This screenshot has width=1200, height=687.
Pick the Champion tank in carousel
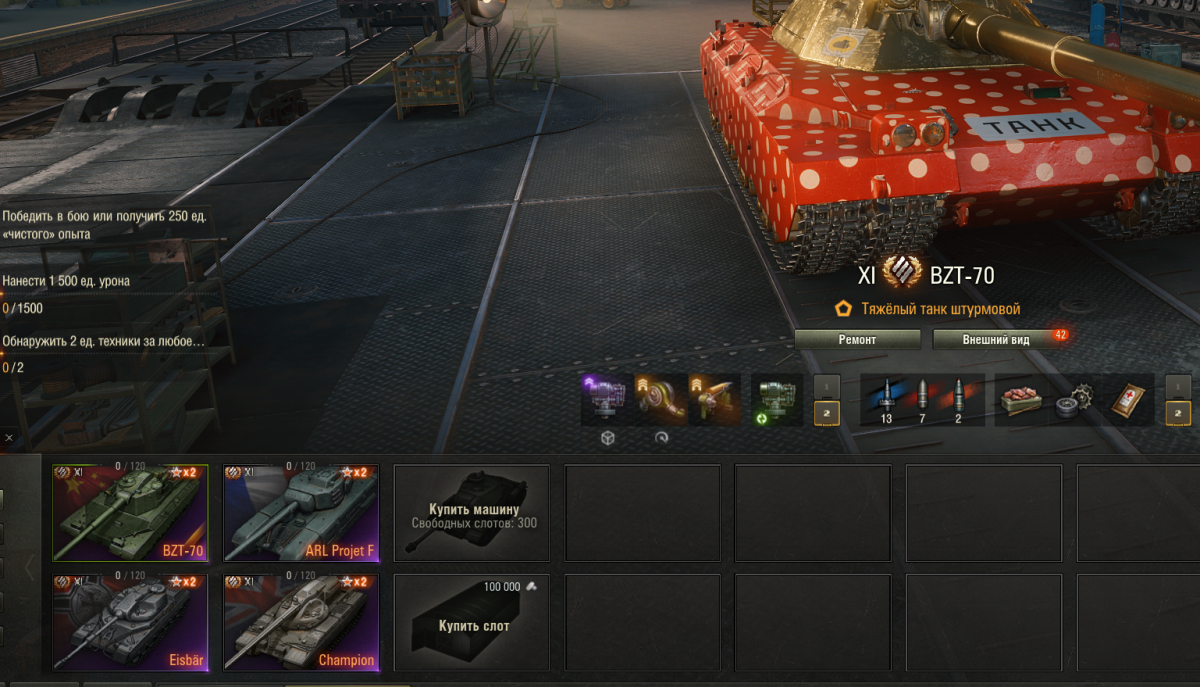301,622
